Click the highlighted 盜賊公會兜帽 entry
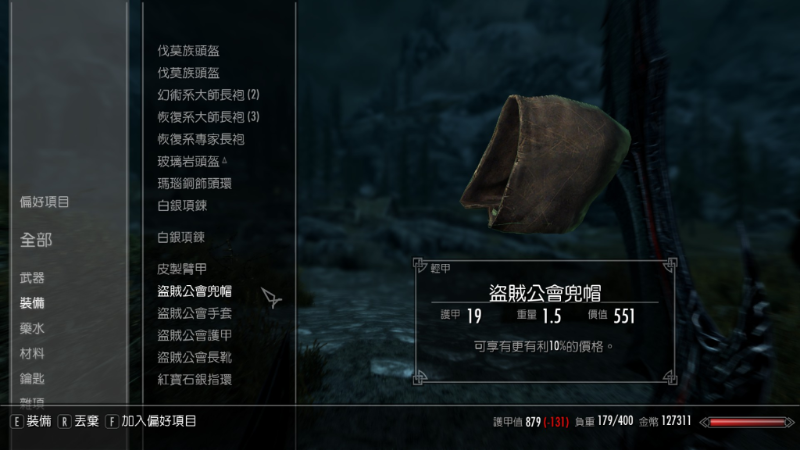Screen dimensions: 800x450 coord(195,291)
